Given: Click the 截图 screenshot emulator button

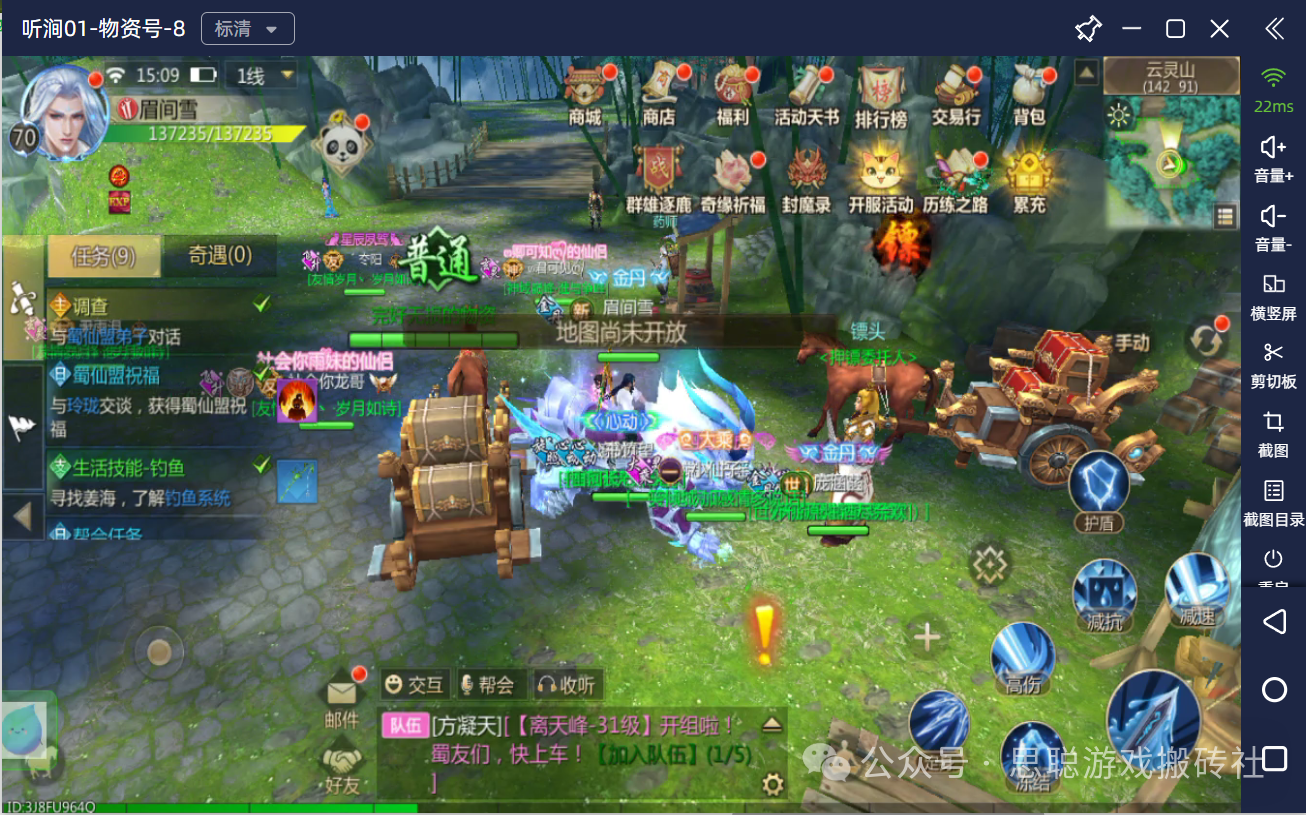Looking at the screenshot, I should click(x=1273, y=432).
